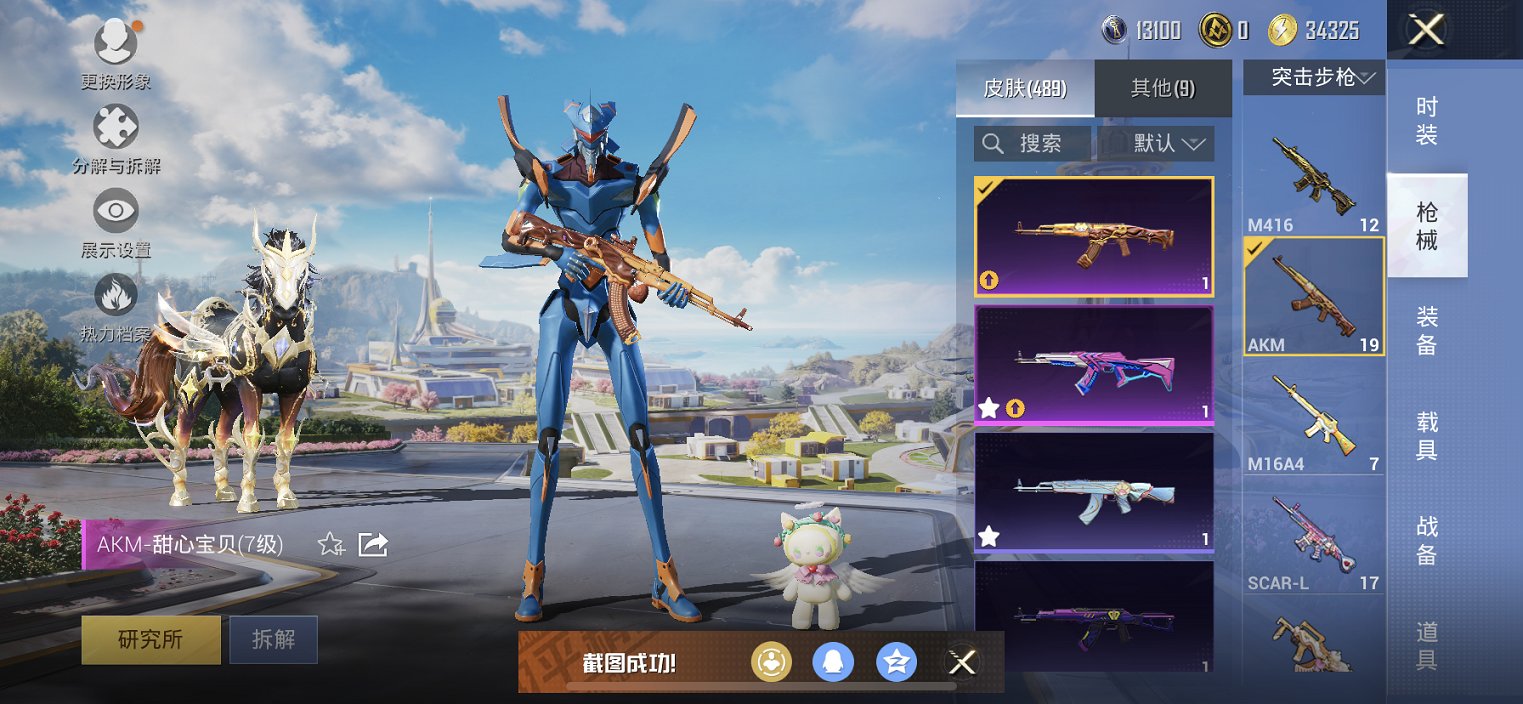Screen dimensions: 1523x704
Task: Click the 拆解 dismantle button
Action: click(x=273, y=640)
